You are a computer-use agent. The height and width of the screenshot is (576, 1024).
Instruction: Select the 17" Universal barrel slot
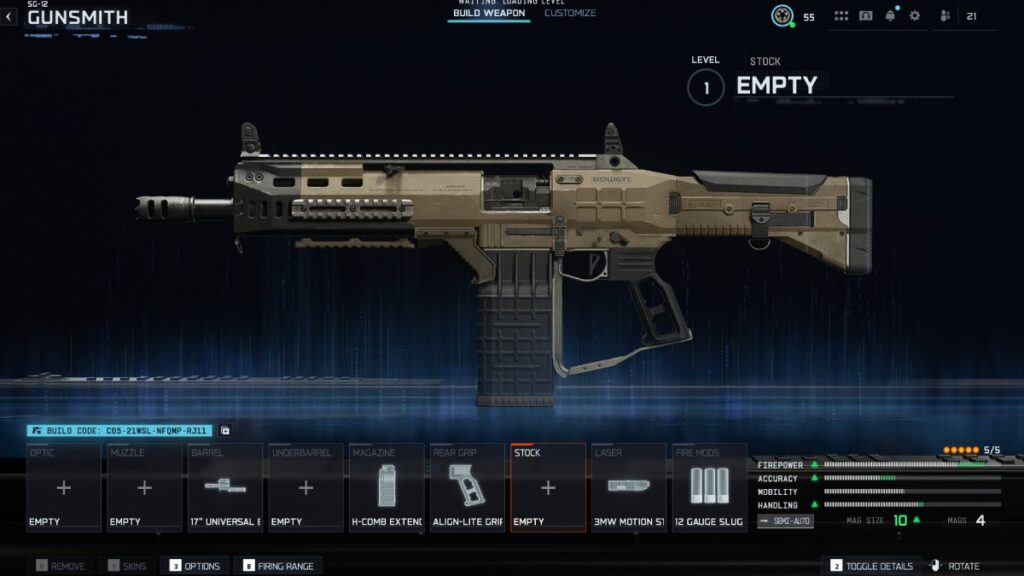[225, 488]
